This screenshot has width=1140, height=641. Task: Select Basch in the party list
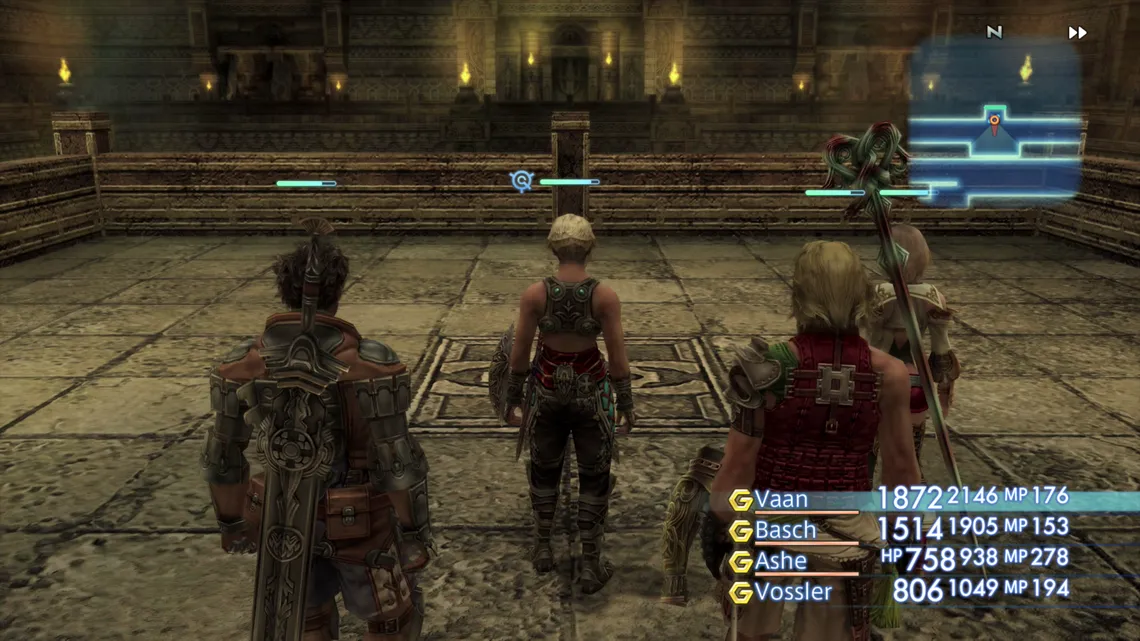786,530
